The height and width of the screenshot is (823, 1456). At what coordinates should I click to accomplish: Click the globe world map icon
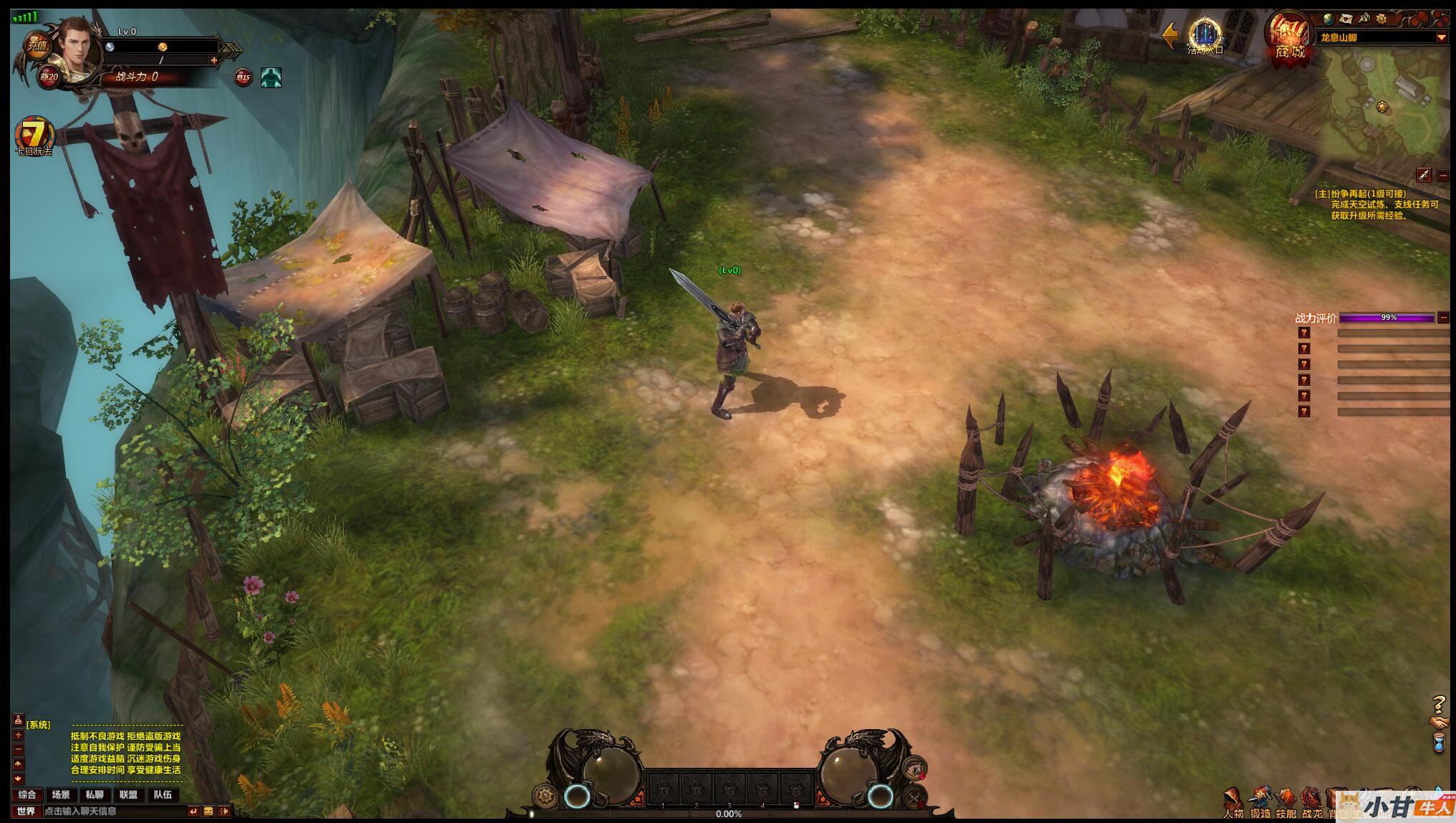(1328, 19)
